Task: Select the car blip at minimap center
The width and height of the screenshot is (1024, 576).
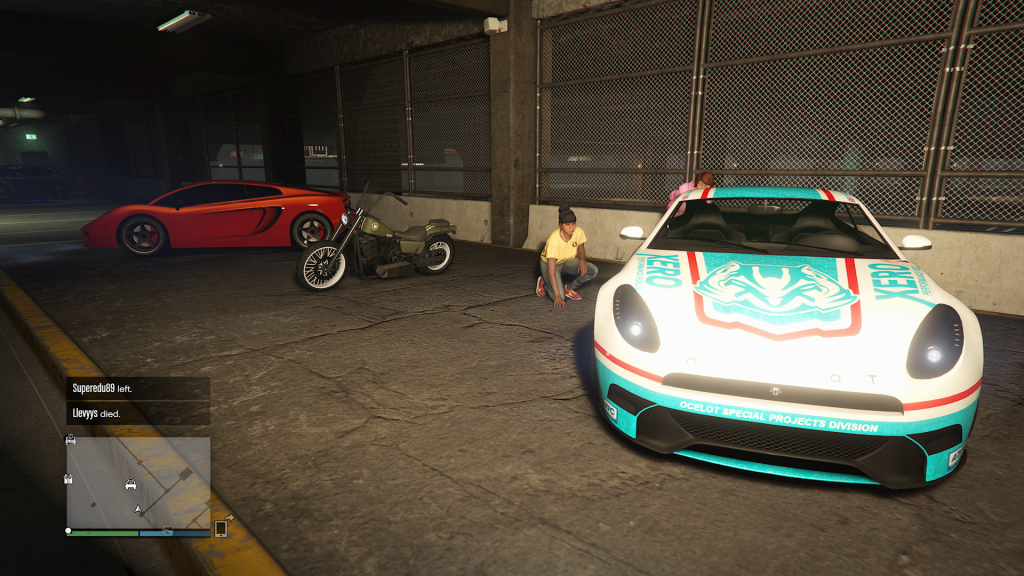Action: [x=130, y=485]
